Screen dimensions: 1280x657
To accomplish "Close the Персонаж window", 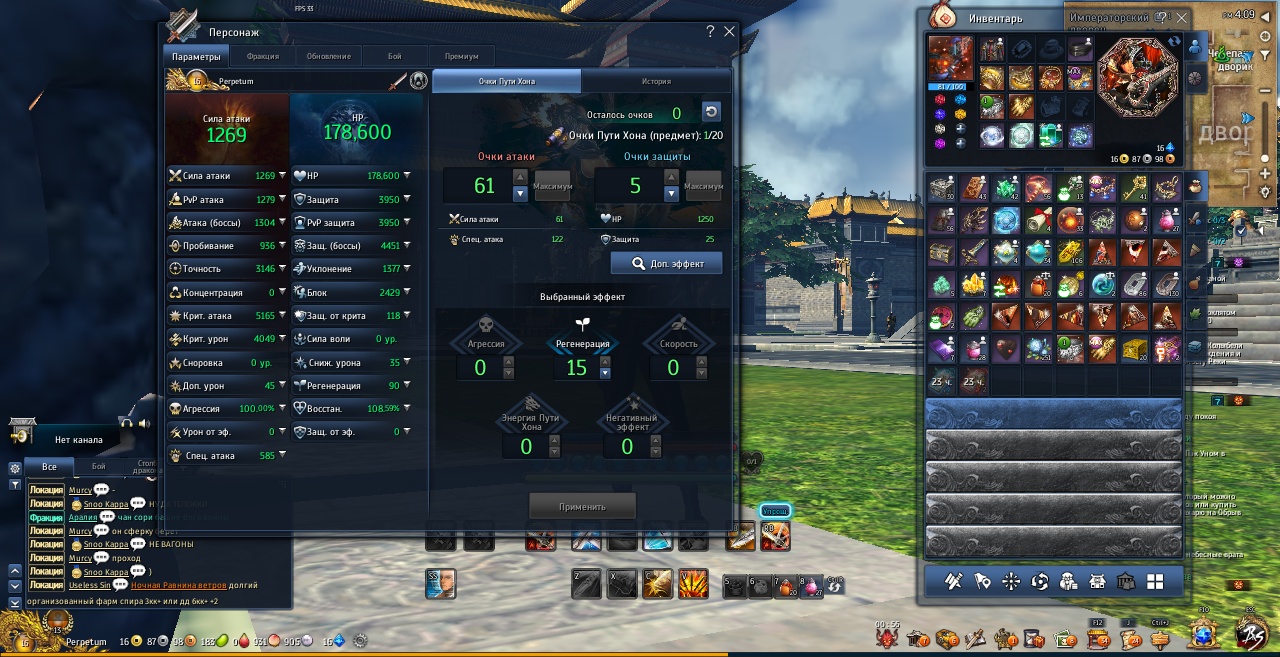I will click(729, 32).
